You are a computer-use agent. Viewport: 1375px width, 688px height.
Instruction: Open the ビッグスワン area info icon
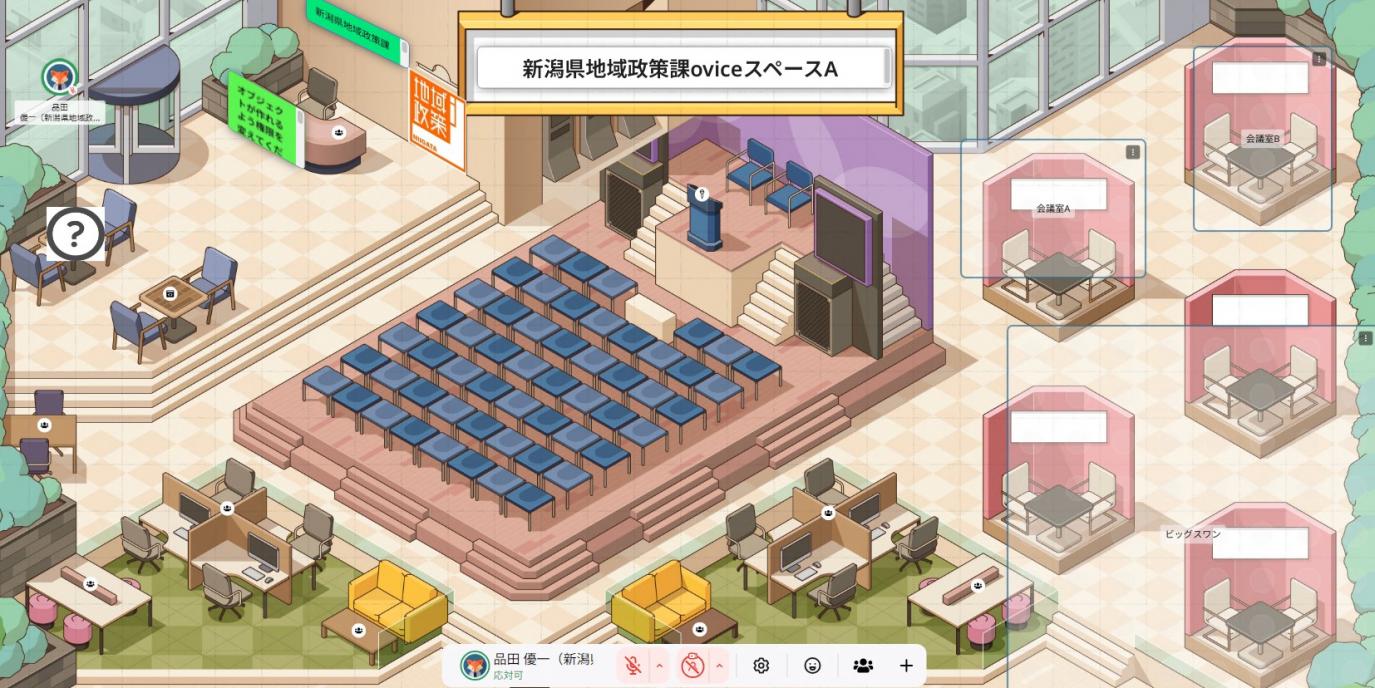point(1365,339)
